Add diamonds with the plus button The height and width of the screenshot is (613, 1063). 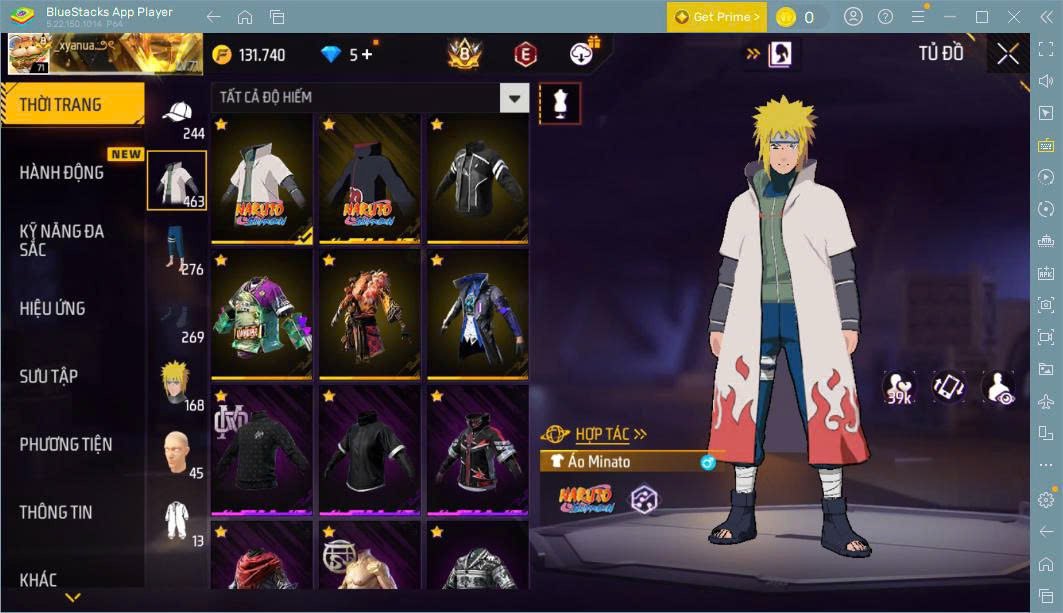(367, 55)
